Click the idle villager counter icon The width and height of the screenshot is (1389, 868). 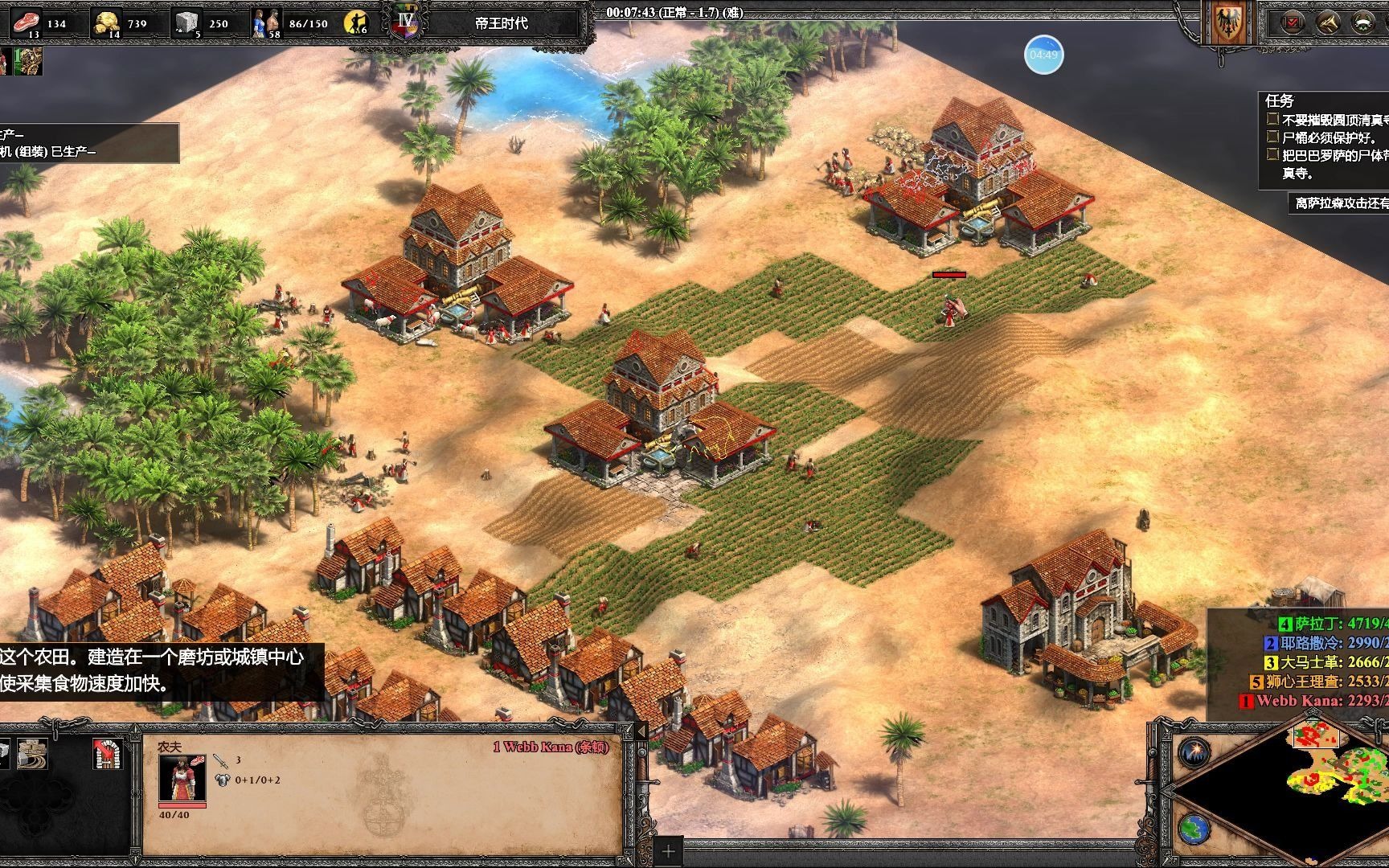click(x=355, y=23)
